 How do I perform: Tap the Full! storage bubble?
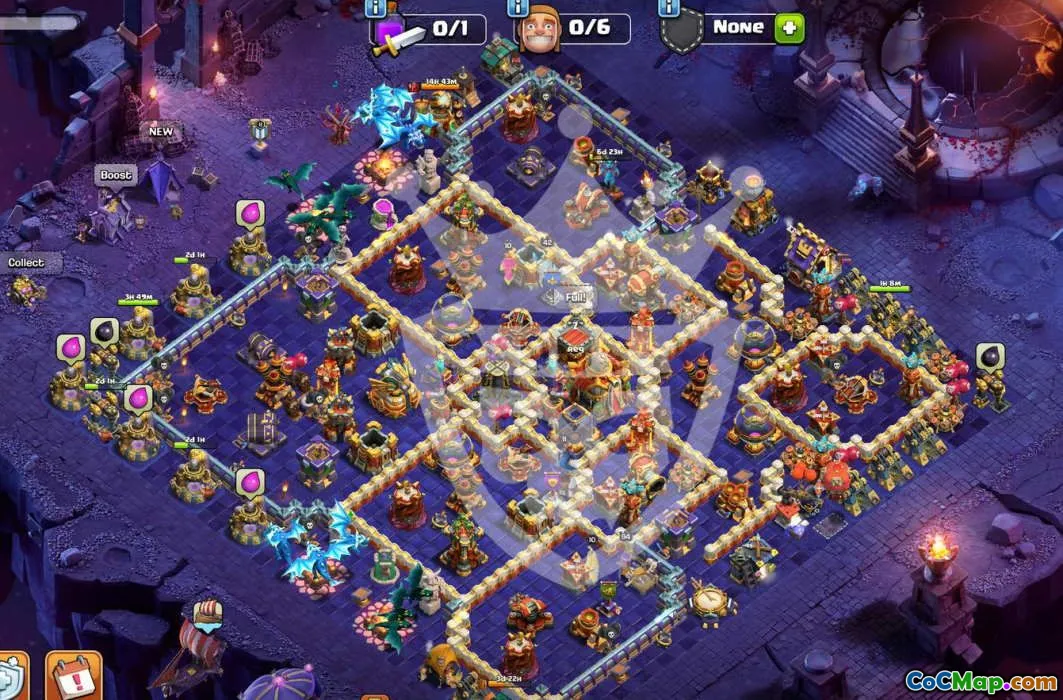(568, 296)
